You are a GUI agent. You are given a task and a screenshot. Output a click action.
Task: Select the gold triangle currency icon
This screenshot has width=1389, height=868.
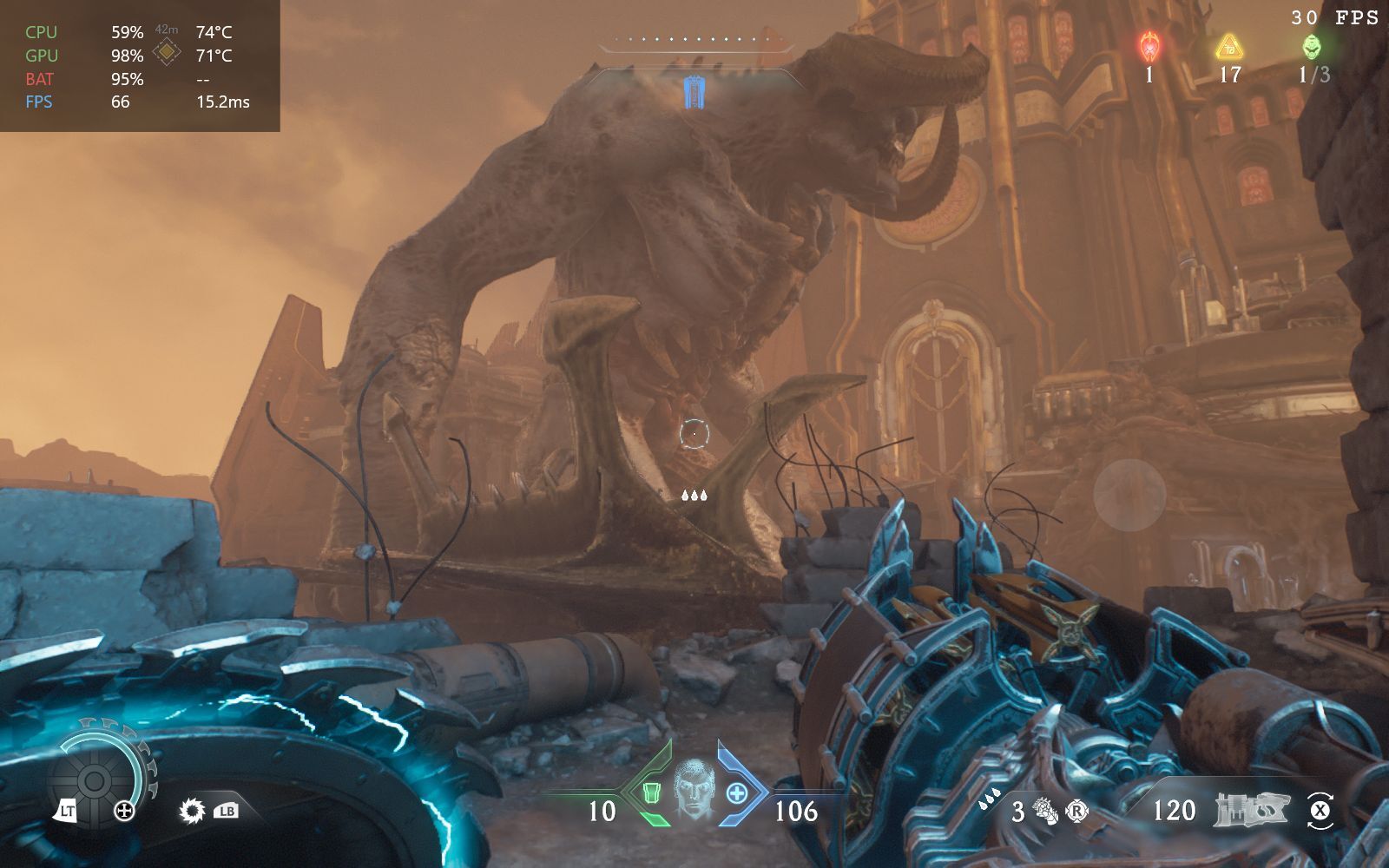coord(1229,46)
